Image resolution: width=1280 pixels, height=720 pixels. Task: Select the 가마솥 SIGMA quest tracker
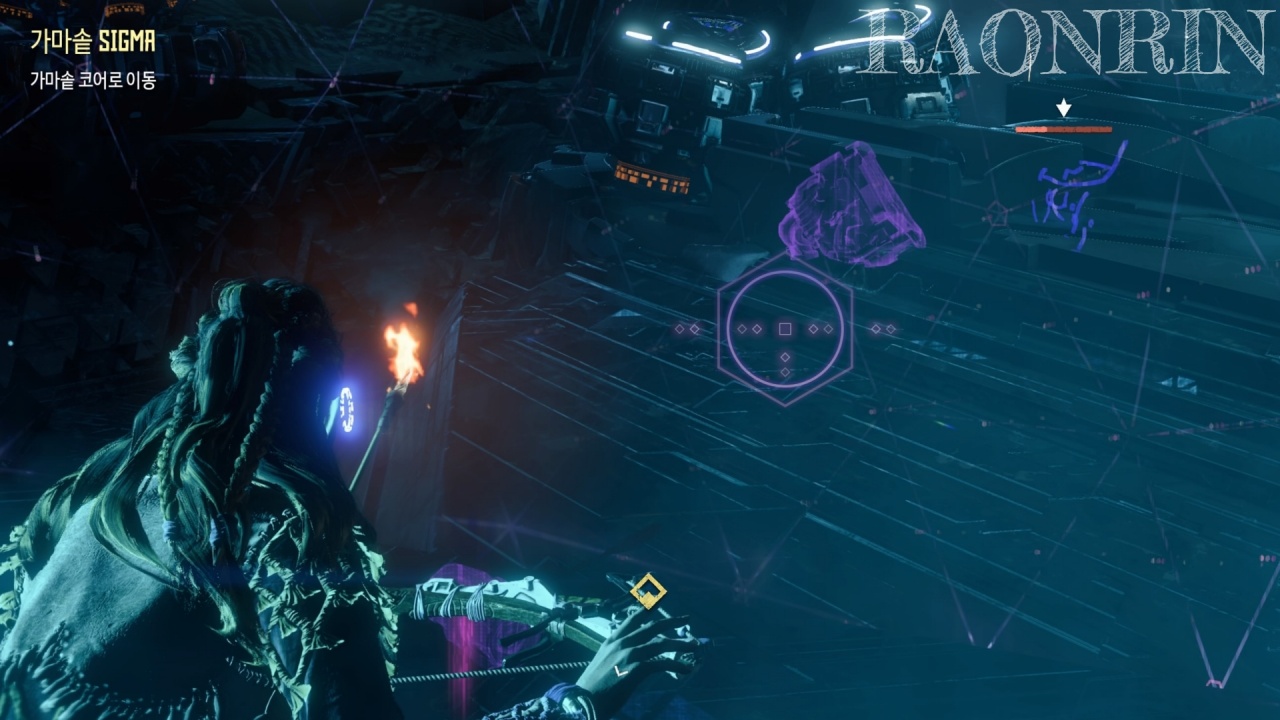[x=92, y=42]
